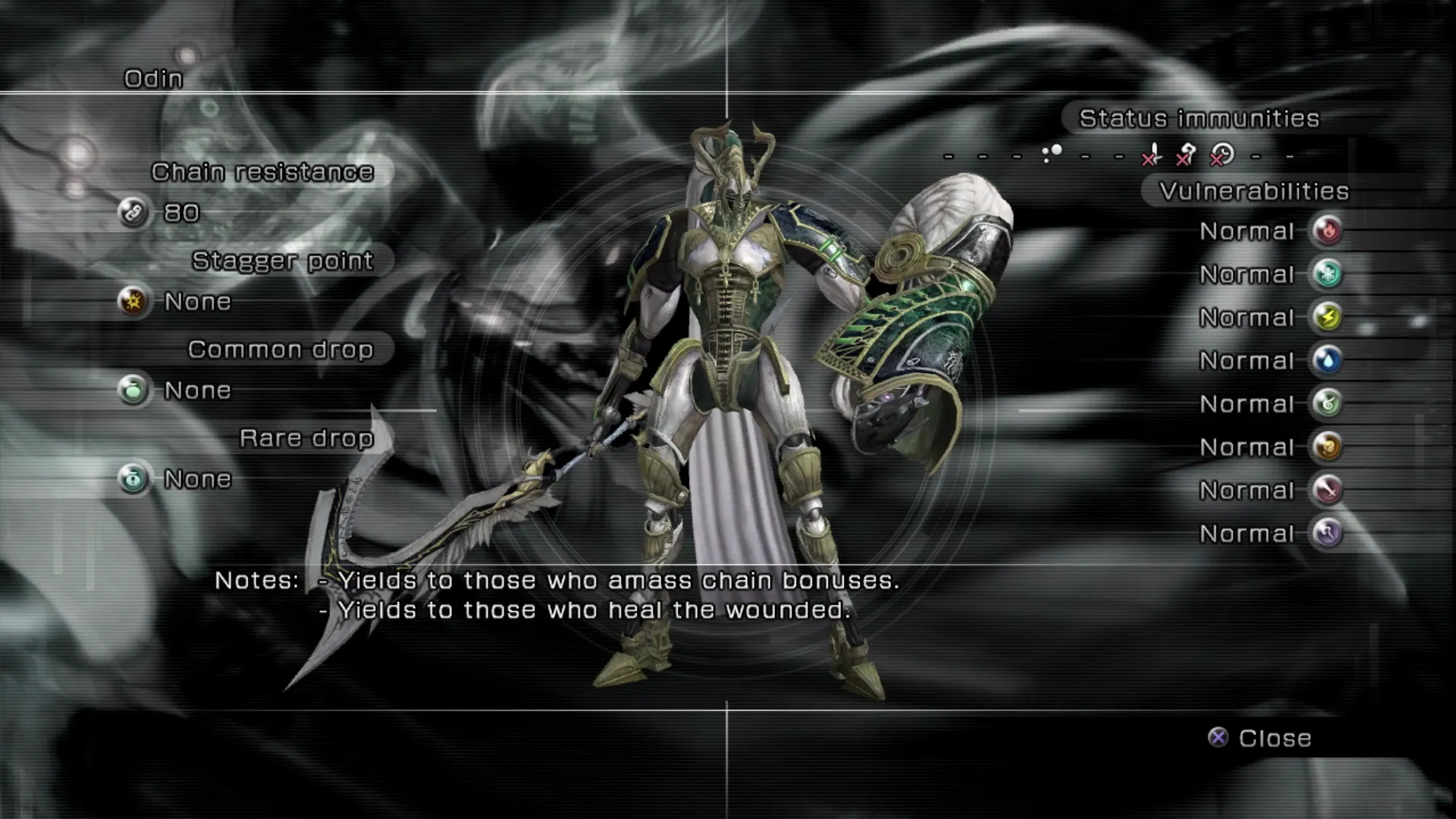Screen dimensions: 1456x819
Task: Click the stagger point star icon
Action: 133,302
